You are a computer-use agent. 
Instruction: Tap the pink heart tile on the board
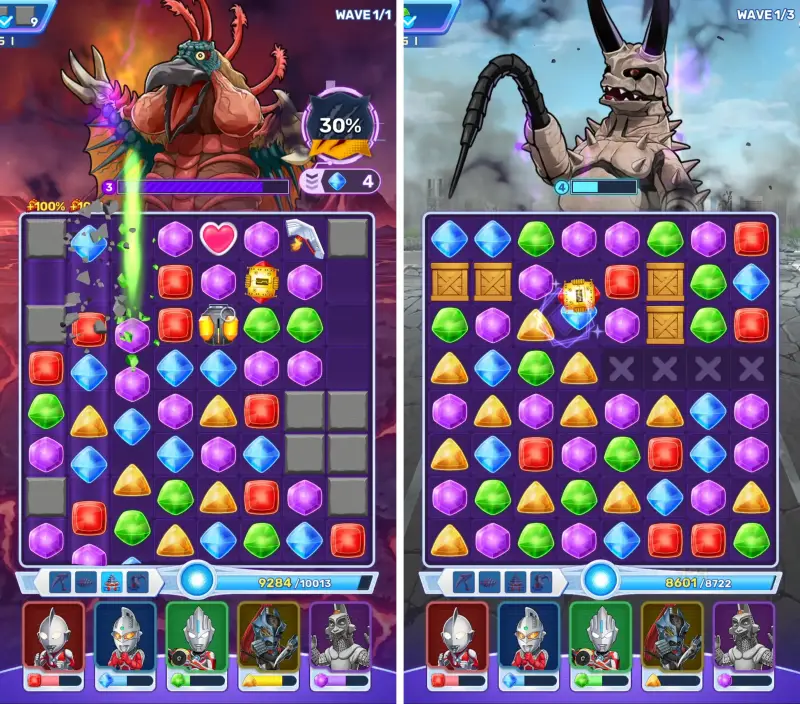click(x=218, y=238)
